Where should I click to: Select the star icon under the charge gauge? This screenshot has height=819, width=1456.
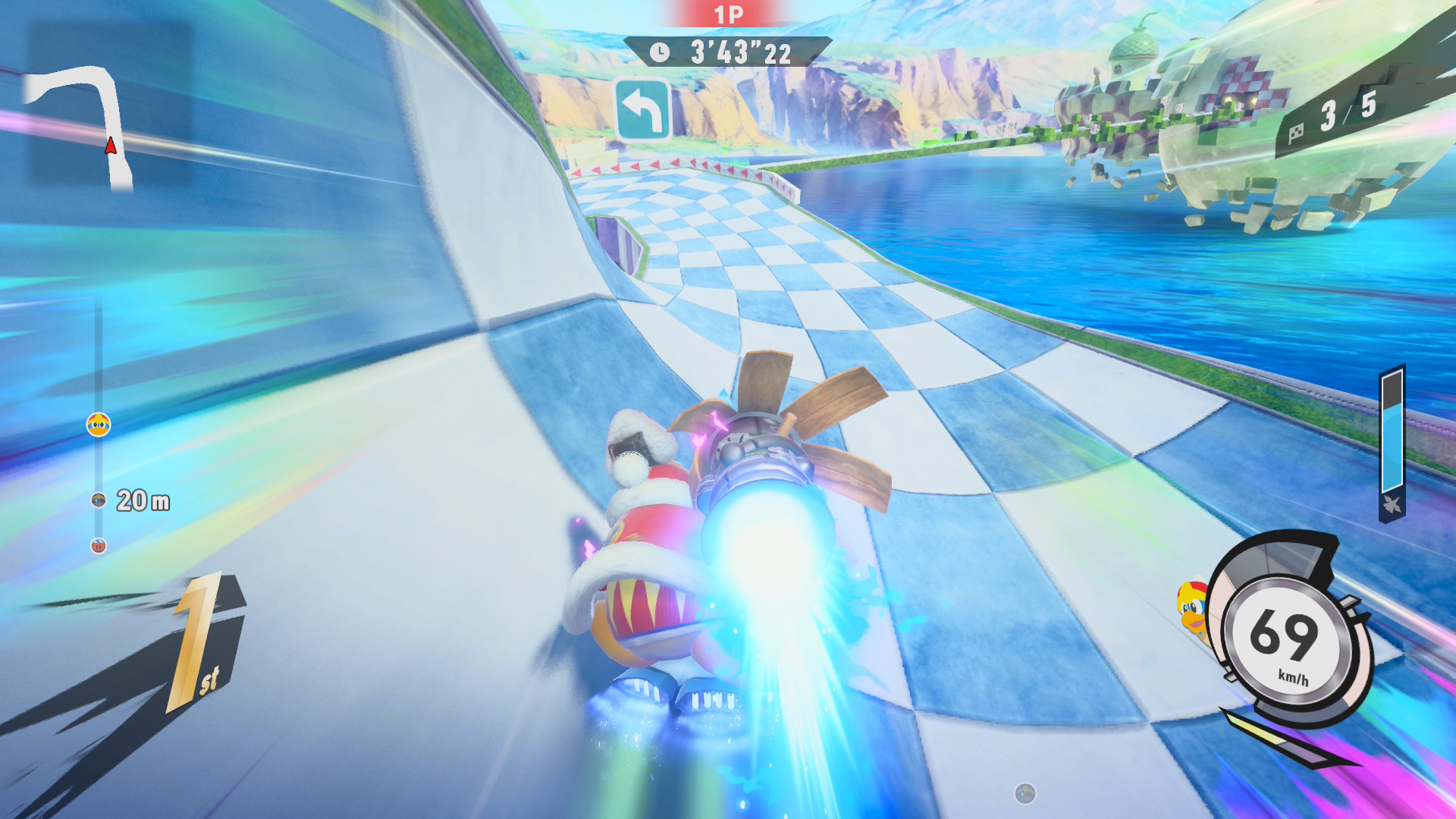(x=1392, y=504)
